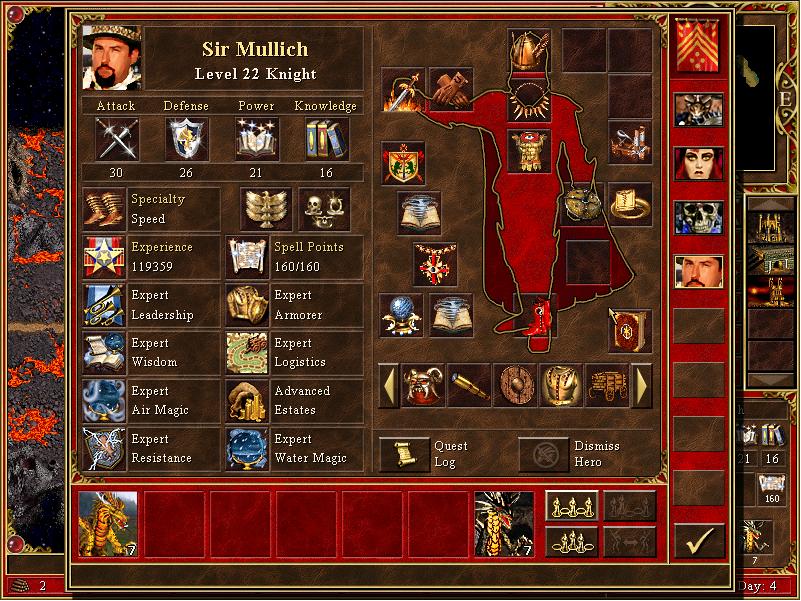The width and height of the screenshot is (801, 601).
Task: Select the flaming sword artifact
Action: click(x=403, y=90)
